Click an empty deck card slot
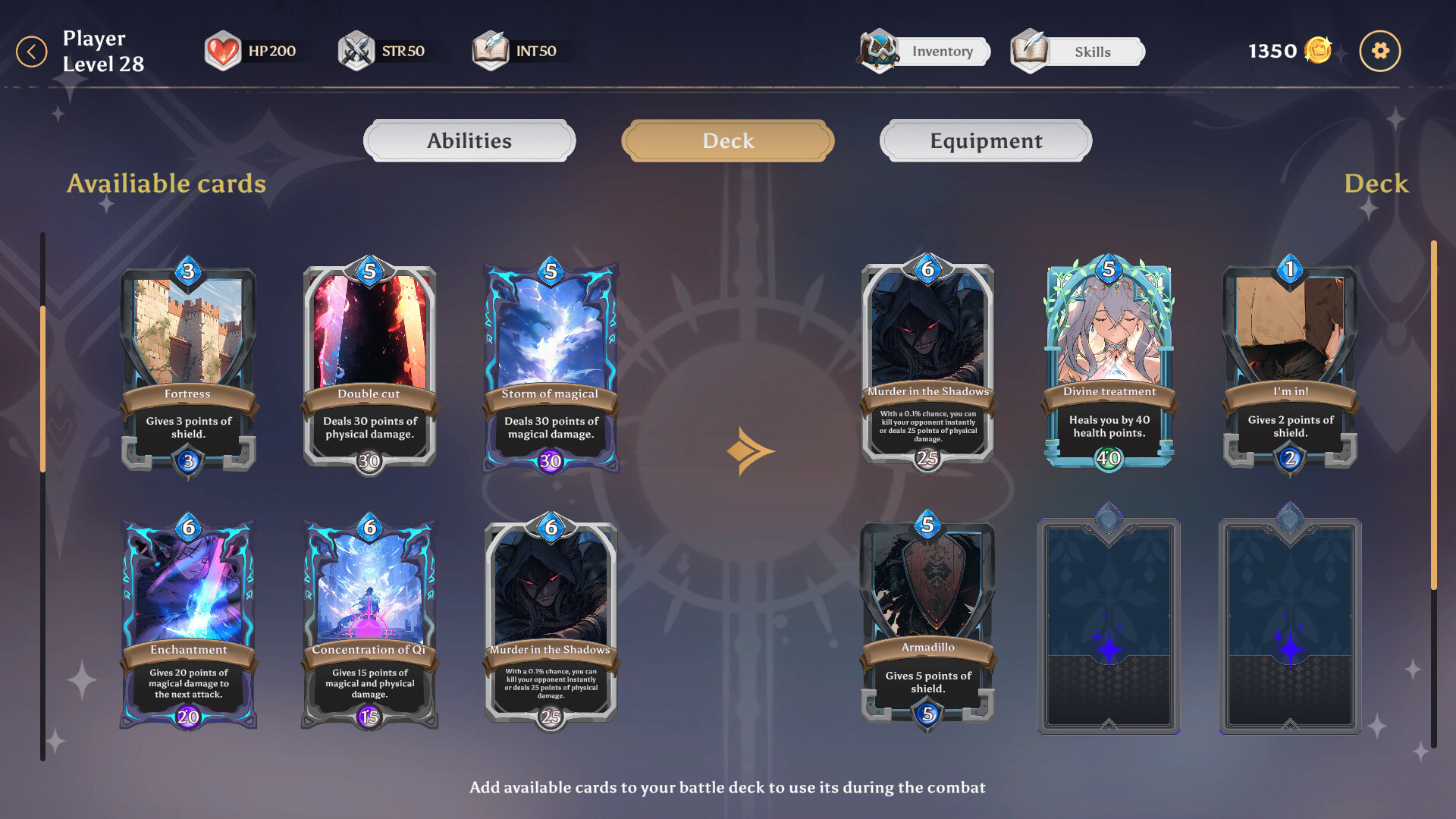This screenshot has height=819, width=1456. [x=1109, y=624]
